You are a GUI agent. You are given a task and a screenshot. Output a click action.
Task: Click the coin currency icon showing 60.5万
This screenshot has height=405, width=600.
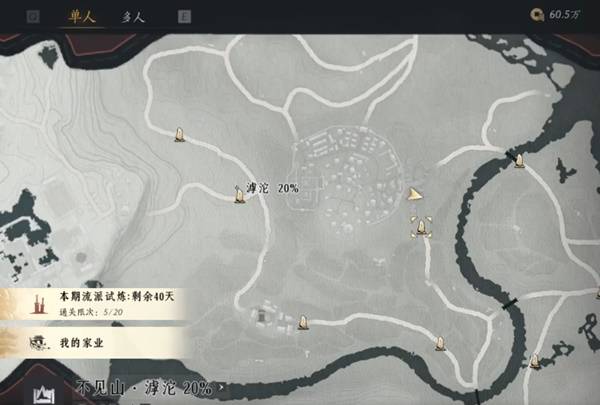540,17
